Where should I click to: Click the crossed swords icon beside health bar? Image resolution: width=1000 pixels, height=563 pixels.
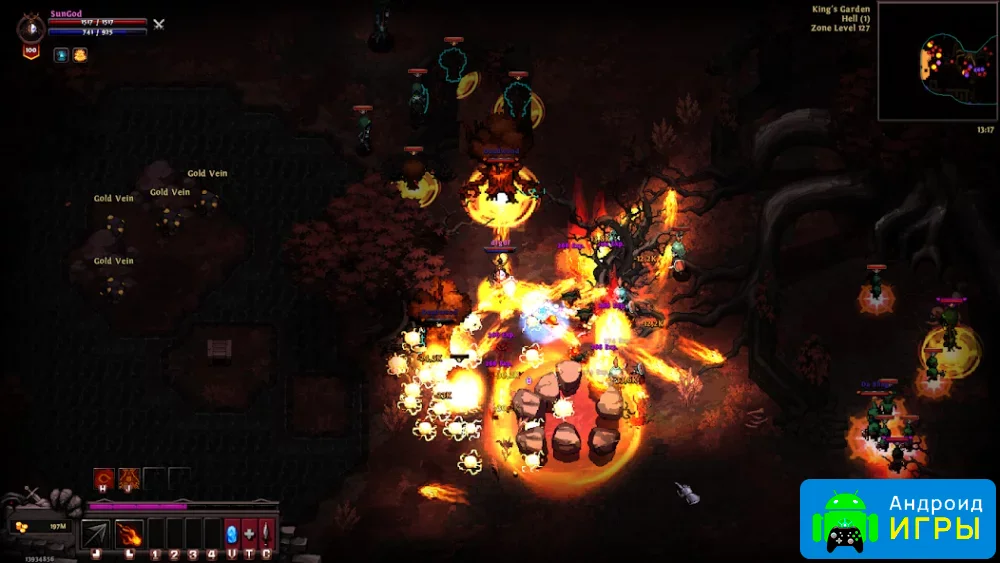click(x=158, y=23)
